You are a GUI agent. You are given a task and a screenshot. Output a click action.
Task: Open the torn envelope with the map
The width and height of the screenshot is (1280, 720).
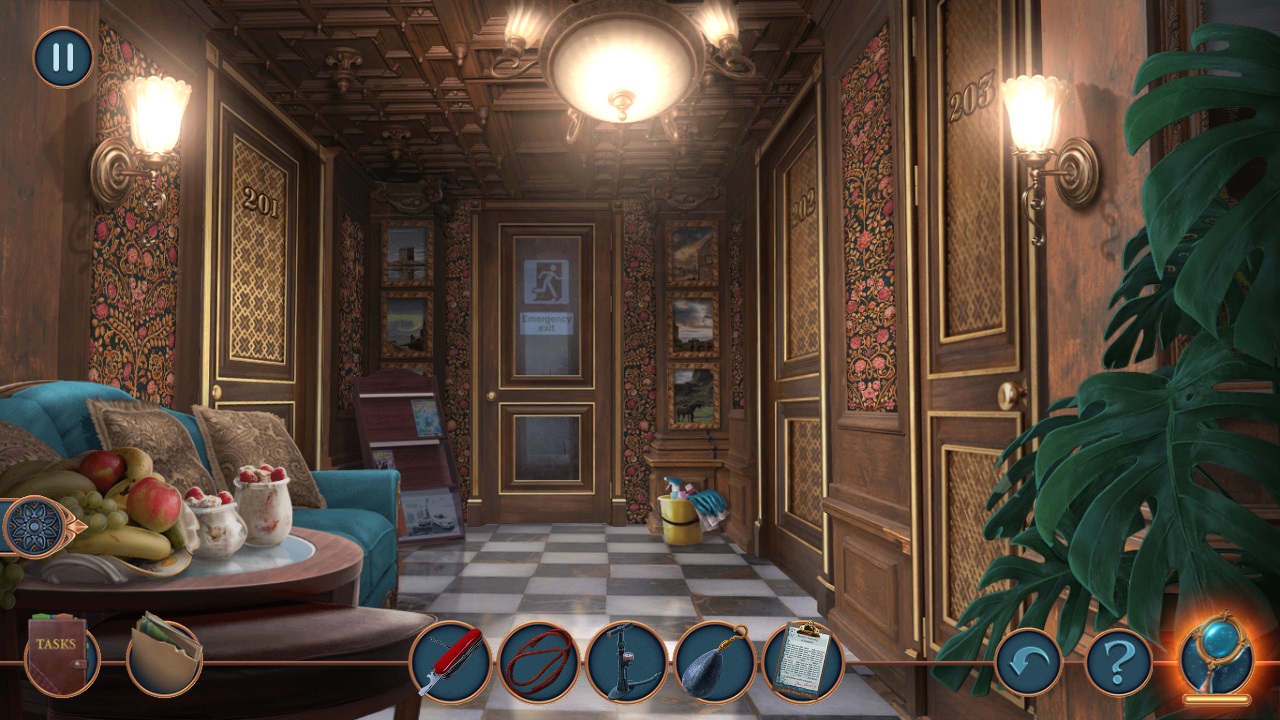(x=165, y=654)
